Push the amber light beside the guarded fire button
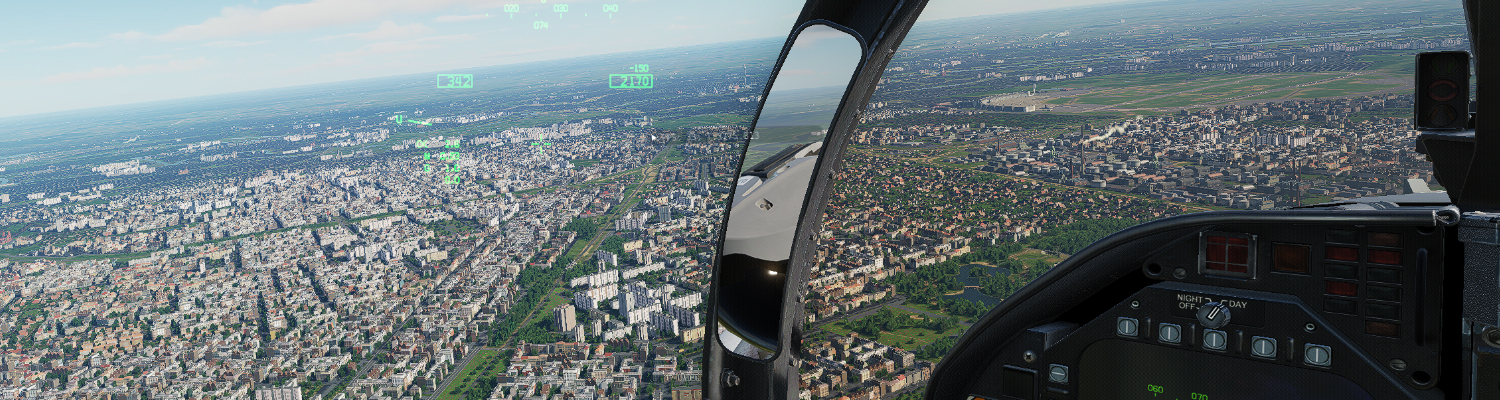This screenshot has width=1500, height=400. [1290, 258]
